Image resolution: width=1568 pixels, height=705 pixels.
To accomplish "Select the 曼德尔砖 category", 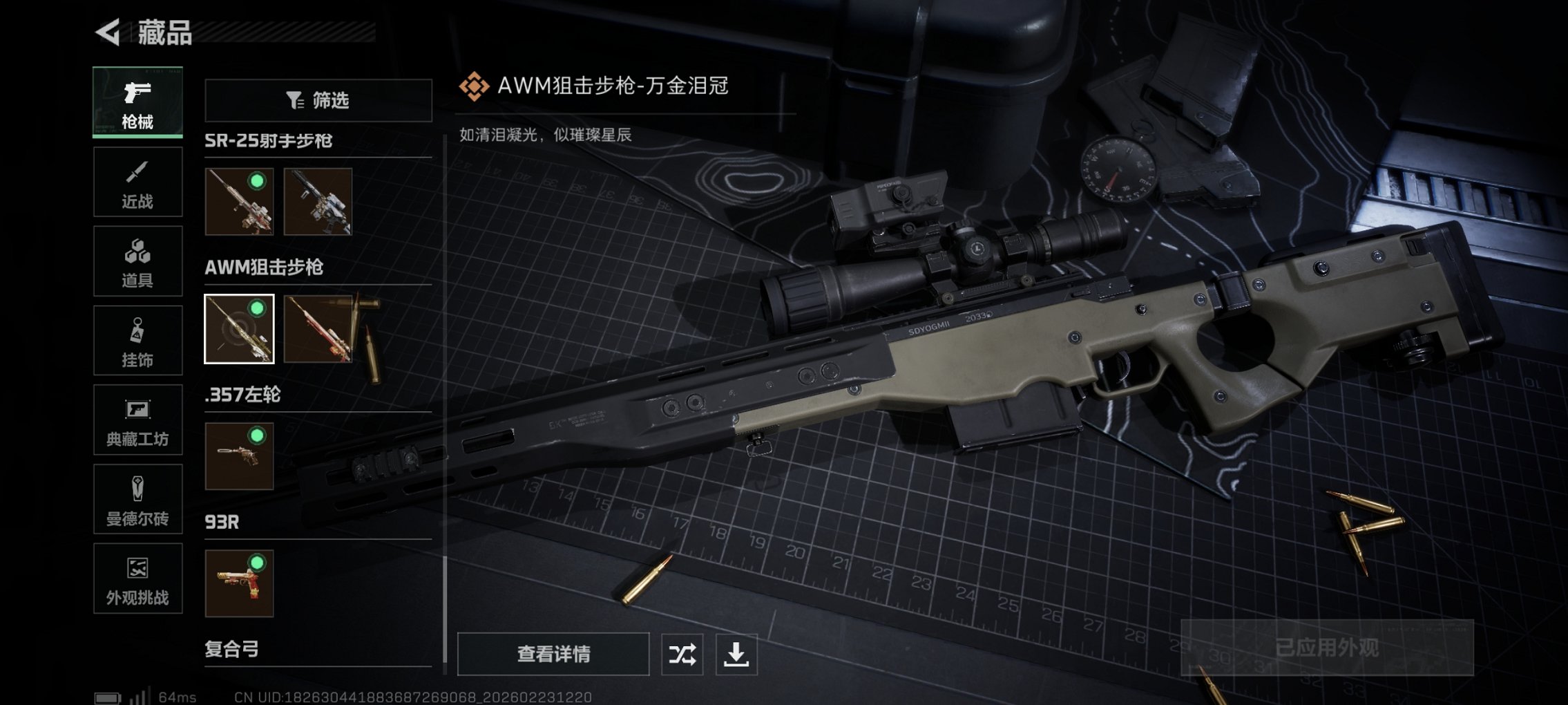I will click(x=137, y=499).
